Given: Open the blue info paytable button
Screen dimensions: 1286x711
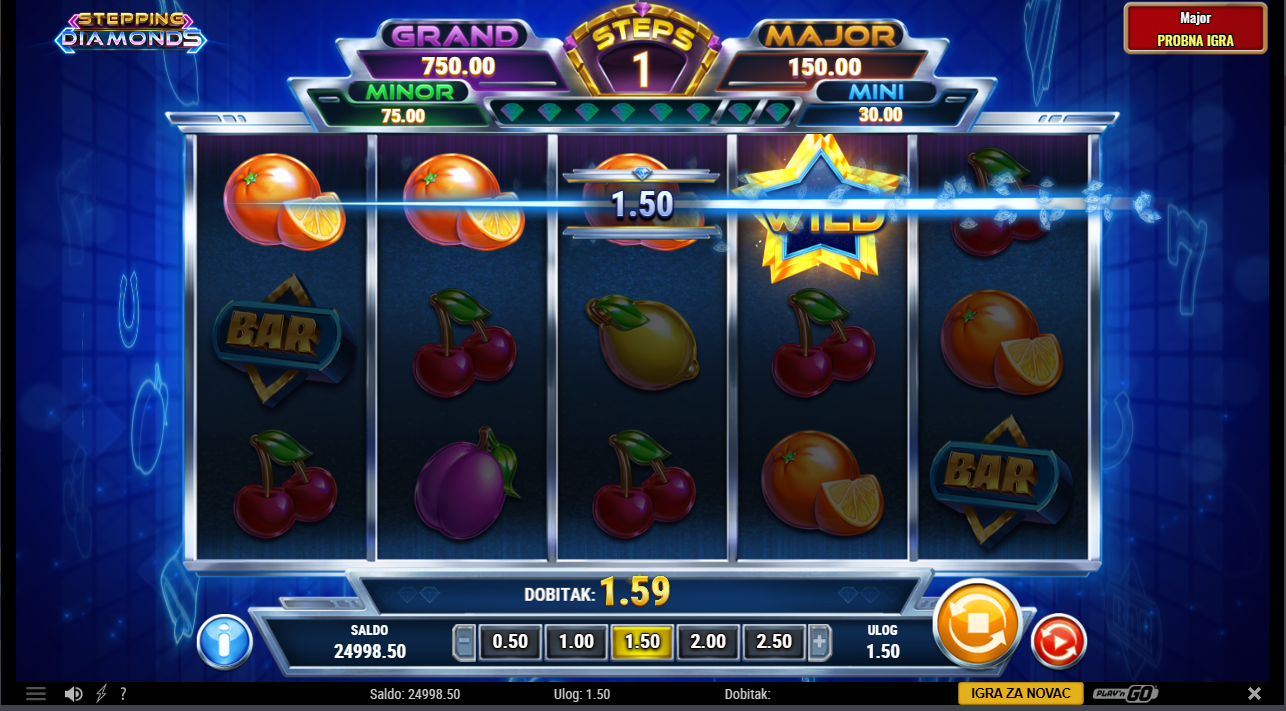Looking at the screenshot, I should (x=224, y=641).
